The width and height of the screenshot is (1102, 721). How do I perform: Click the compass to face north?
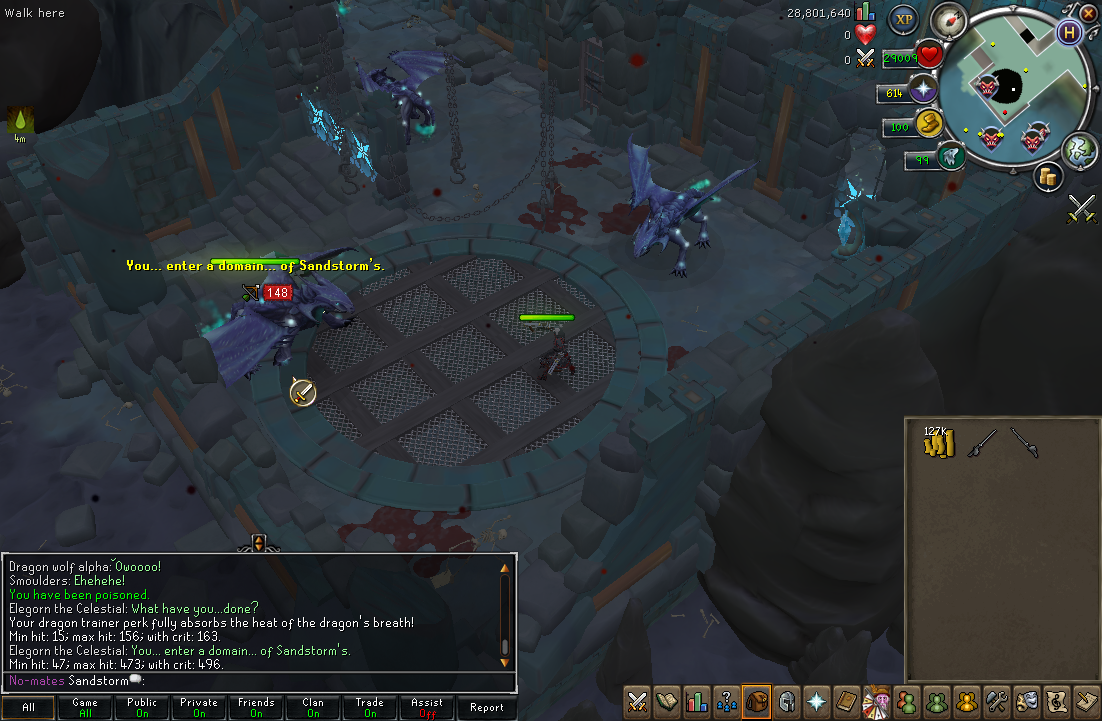pos(948,18)
